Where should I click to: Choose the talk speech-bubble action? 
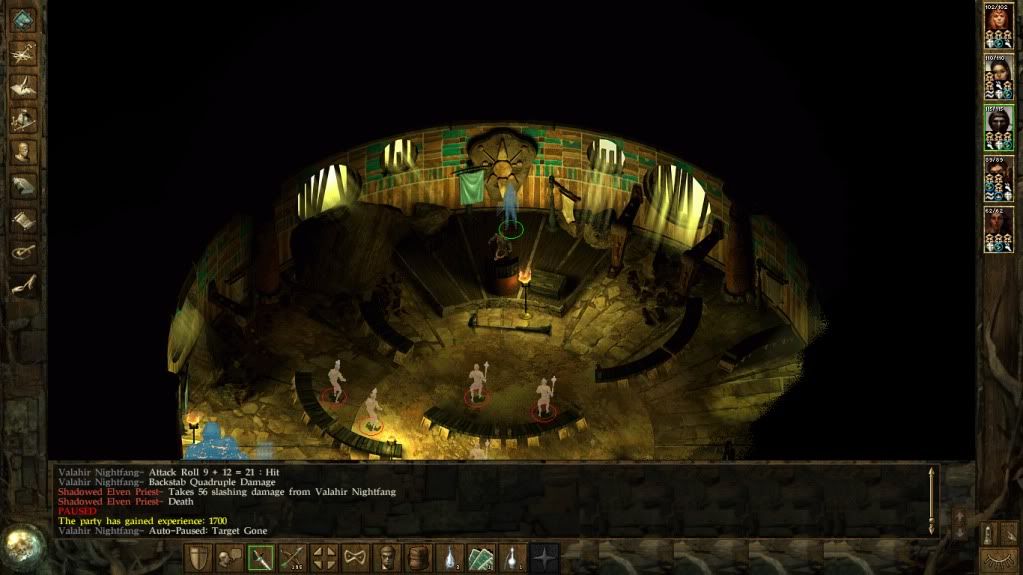coord(230,558)
